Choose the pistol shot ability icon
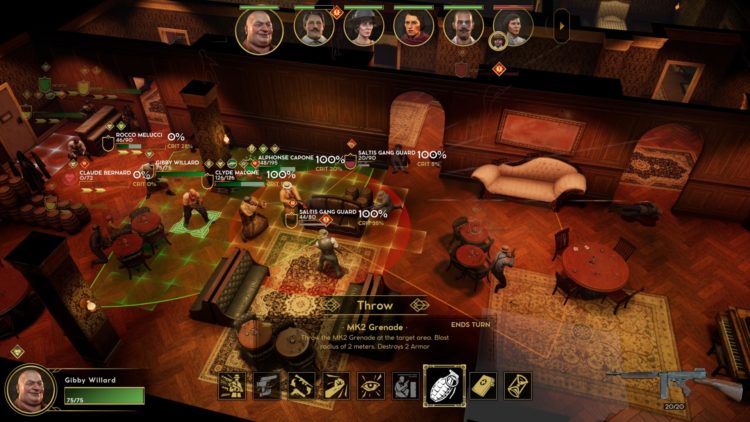 (x=267, y=385)
